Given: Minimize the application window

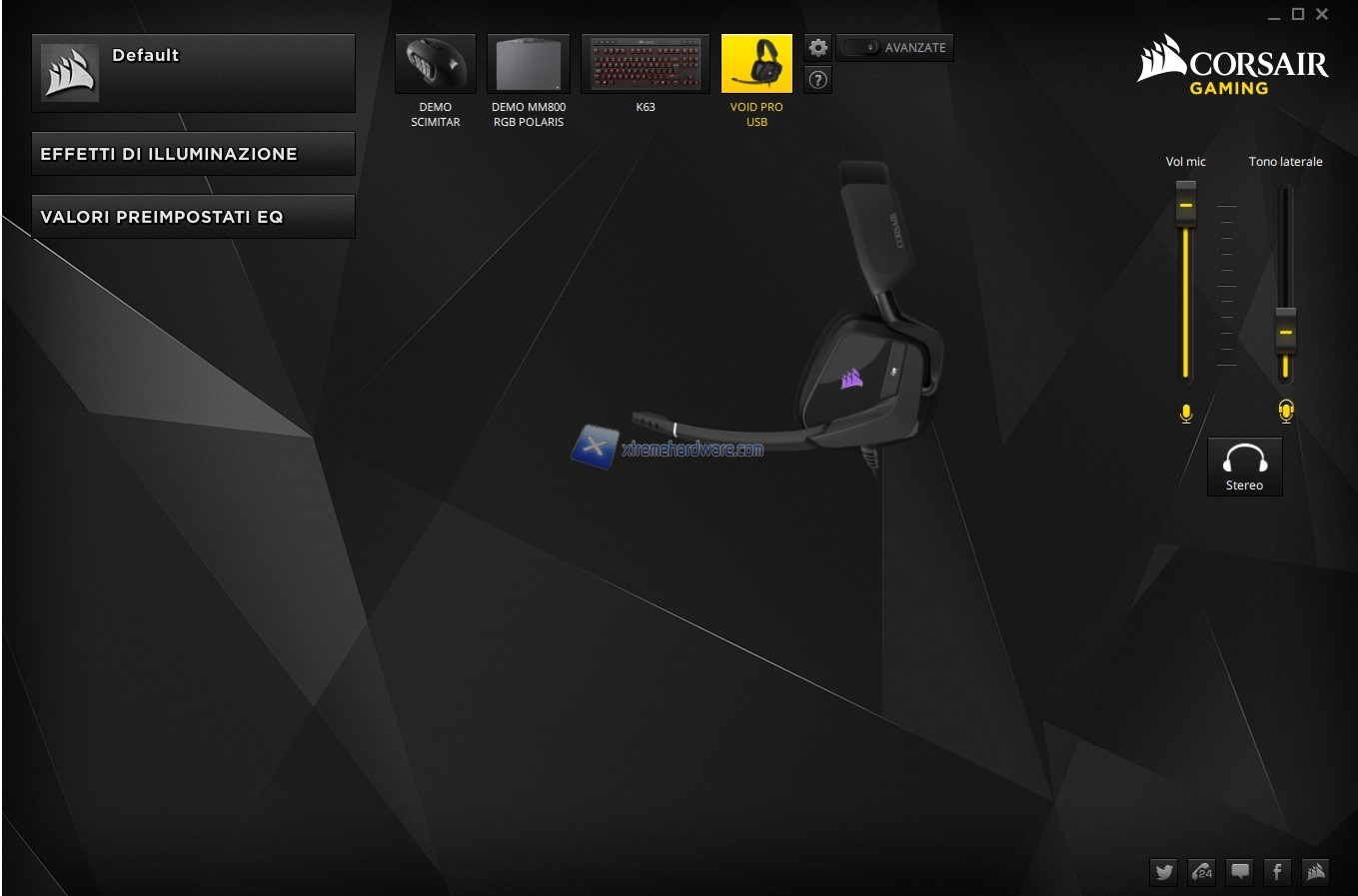Looking at the screenshot, I should tap(1274, 16).
